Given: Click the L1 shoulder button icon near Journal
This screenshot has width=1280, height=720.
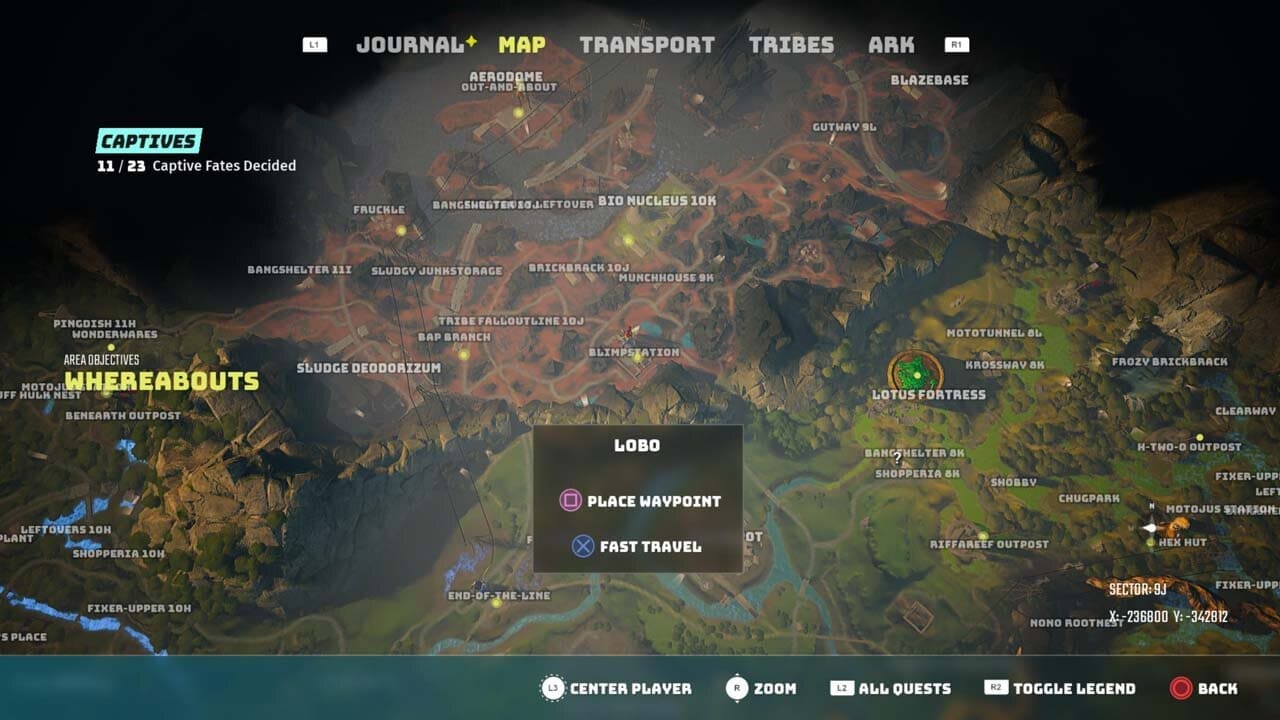Looking at the screenshot, I should tap(313, 44).
